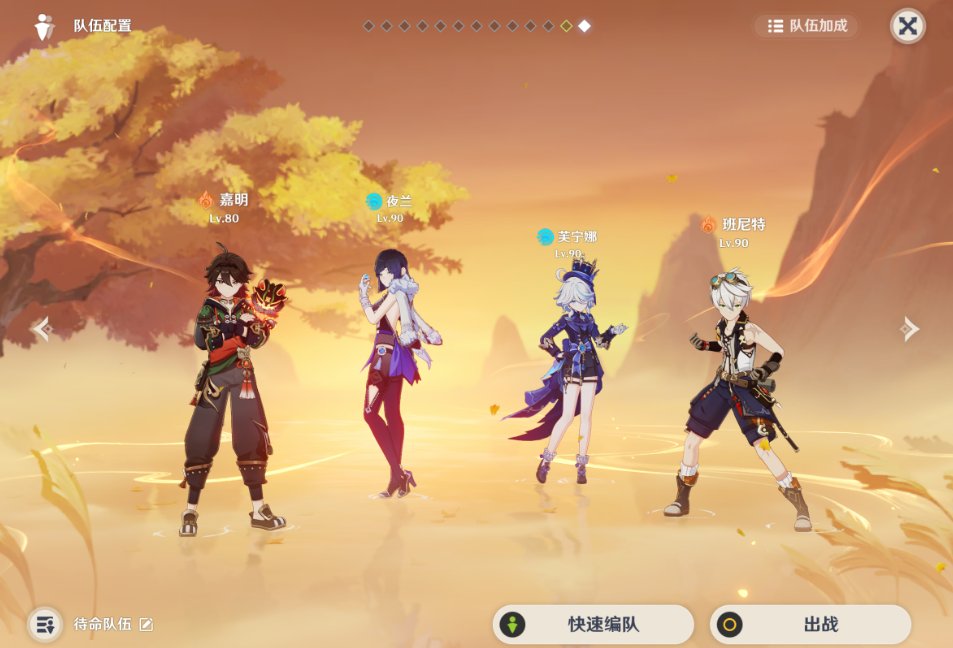Open the party list icon at bottom left
The width and height of the screenshot is (953, 648).
point(45,625)
